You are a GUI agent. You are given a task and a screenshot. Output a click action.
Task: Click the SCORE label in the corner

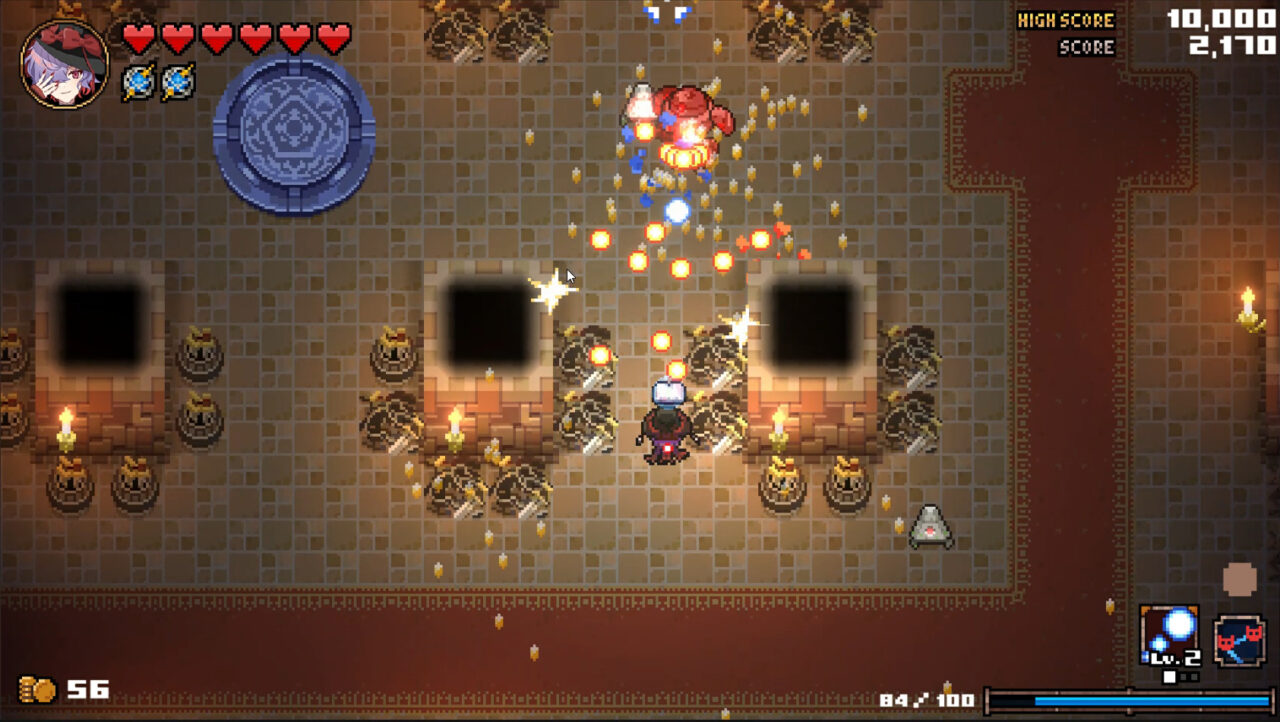click(1086, 46)
